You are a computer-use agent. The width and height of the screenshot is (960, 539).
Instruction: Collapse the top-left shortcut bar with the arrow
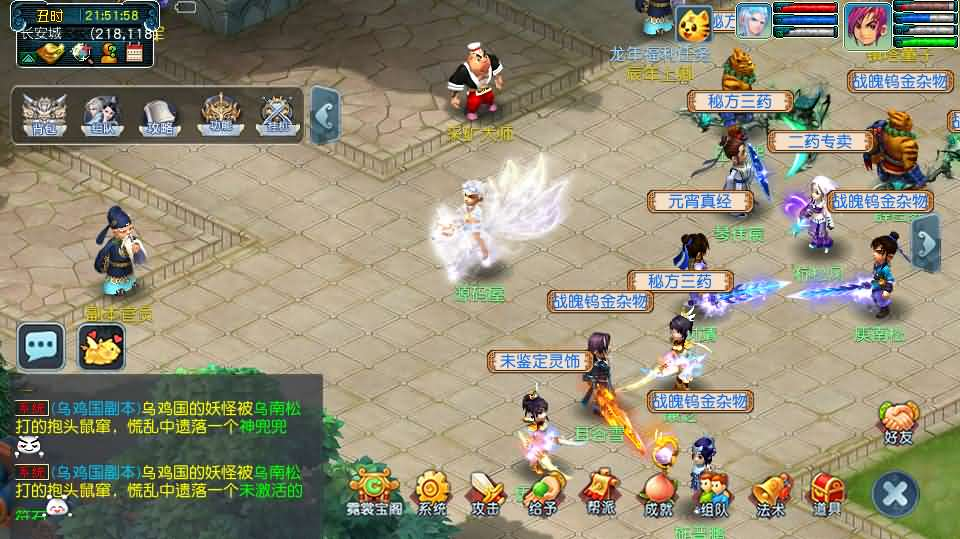point(324,115)
